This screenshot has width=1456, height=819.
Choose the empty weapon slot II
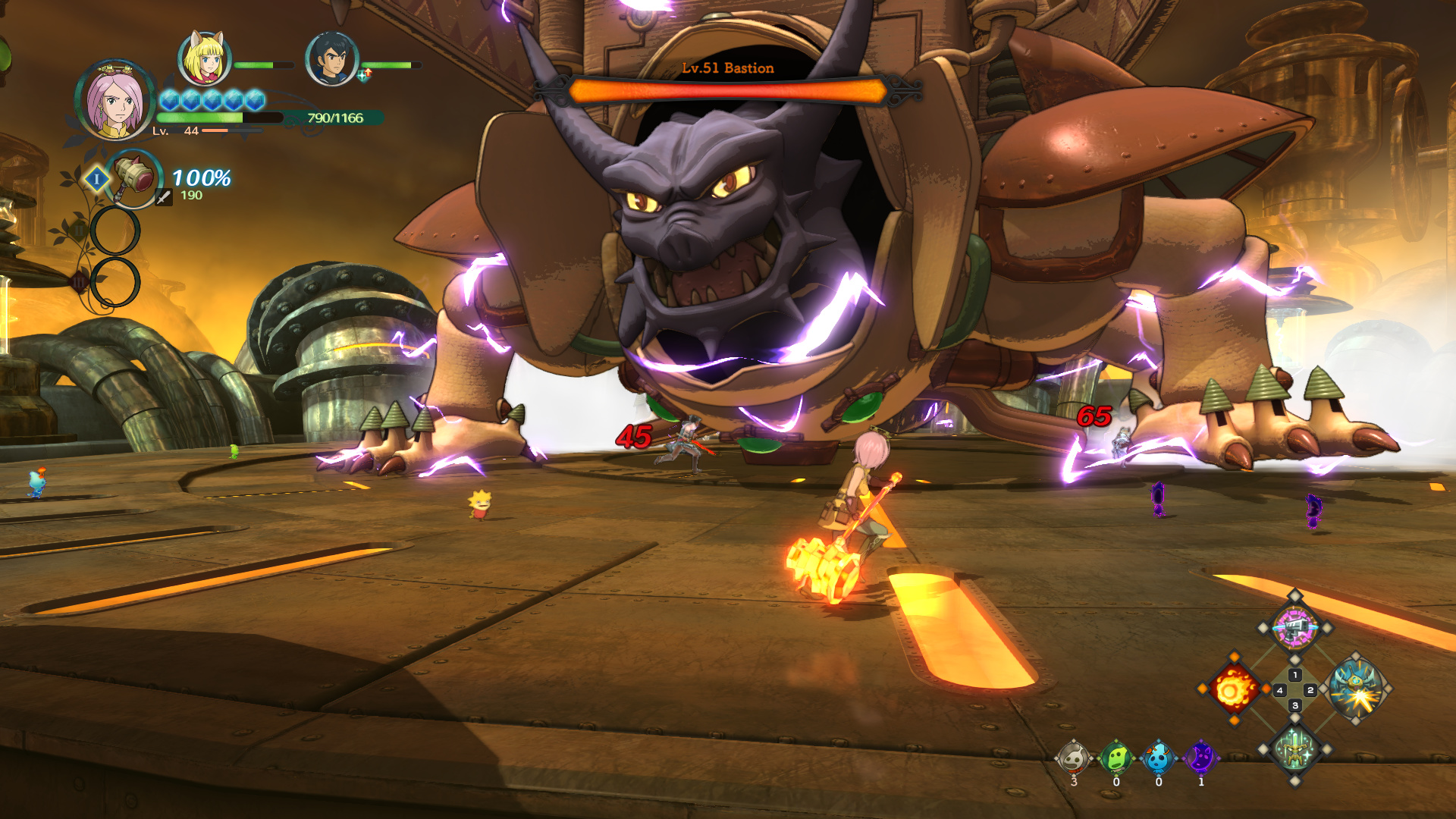coord(115,231)
